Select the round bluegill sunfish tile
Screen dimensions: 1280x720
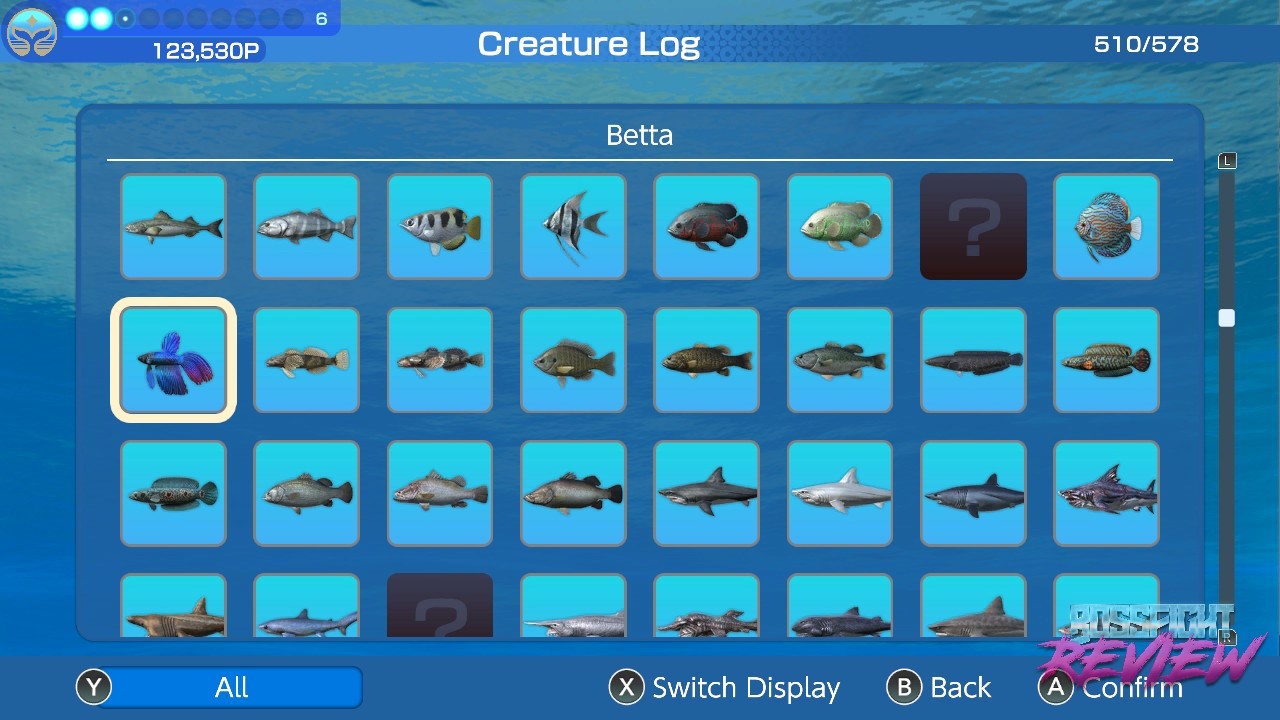[573, 360]
